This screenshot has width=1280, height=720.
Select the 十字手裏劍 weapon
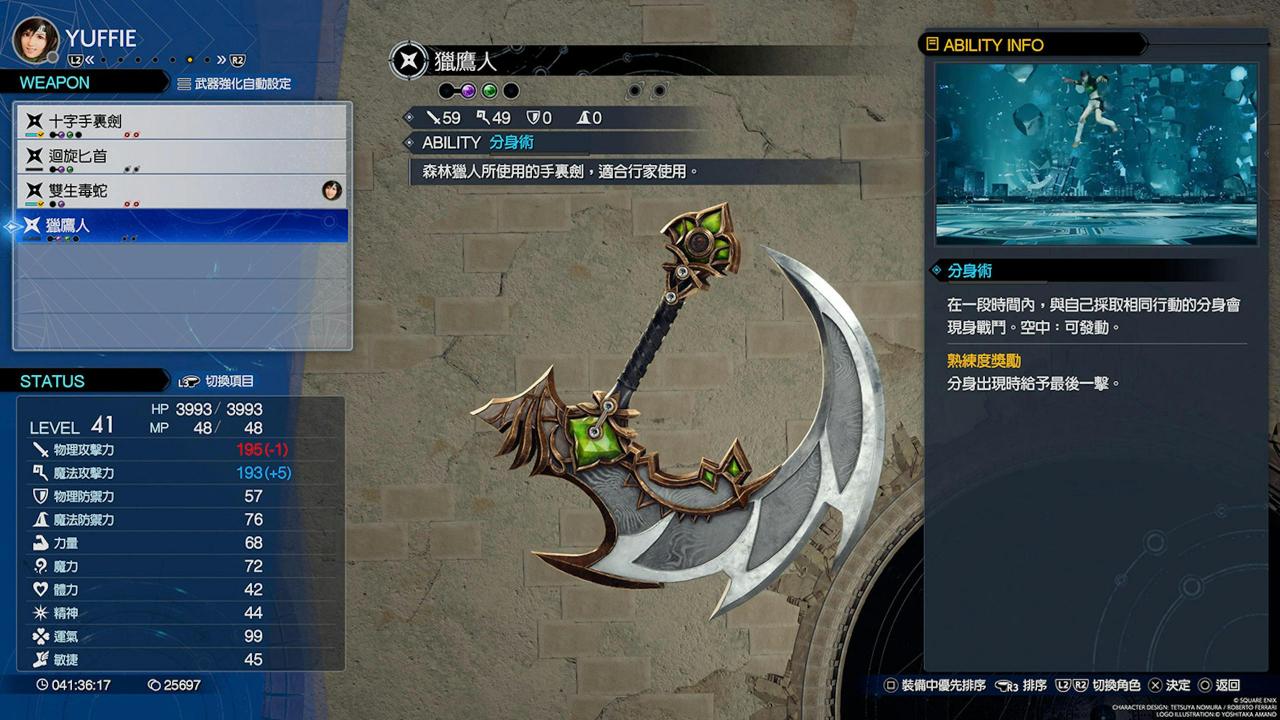pyautogui.click(x=180, y=121)
